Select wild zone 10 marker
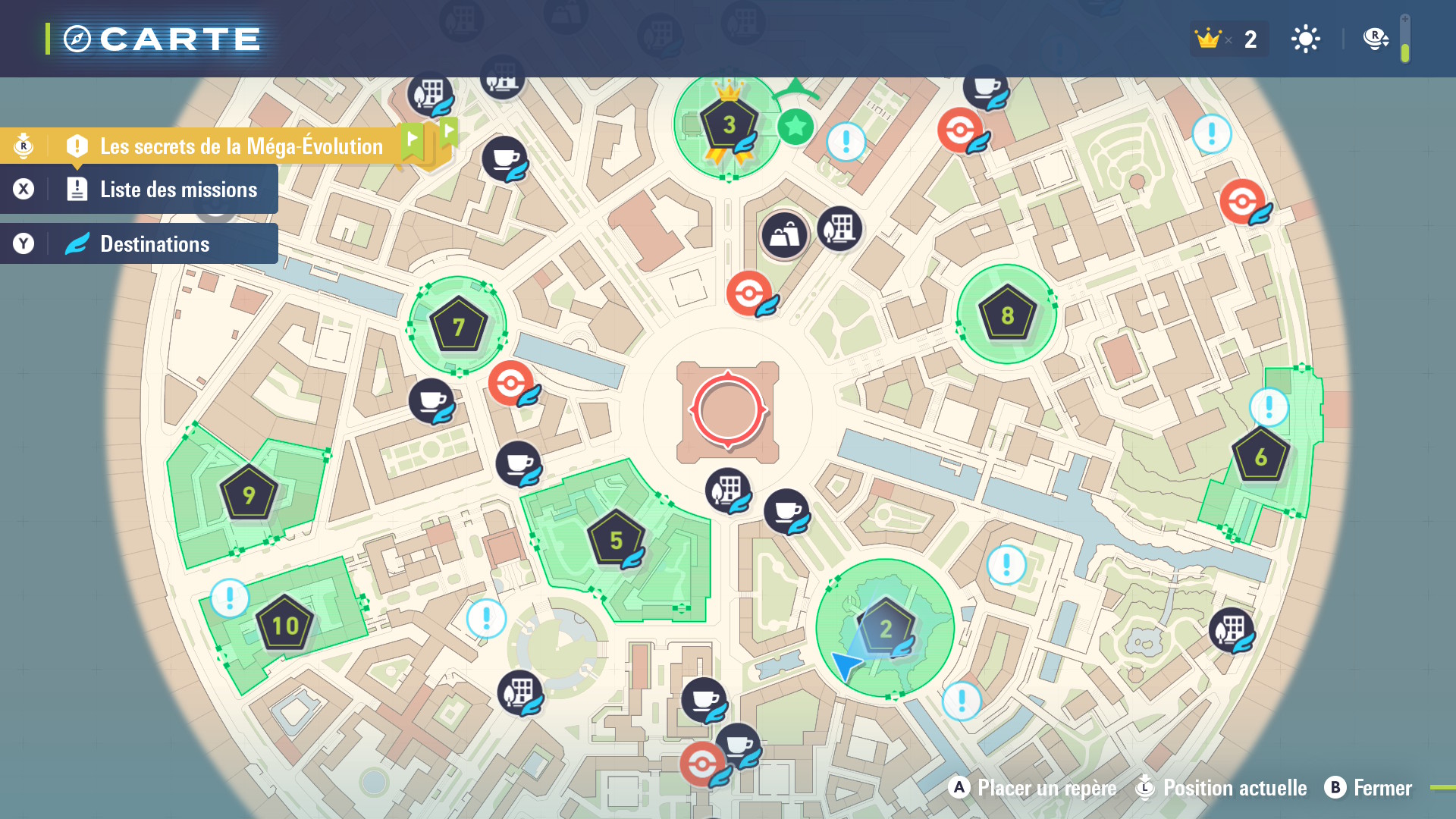 click(285, 625)
